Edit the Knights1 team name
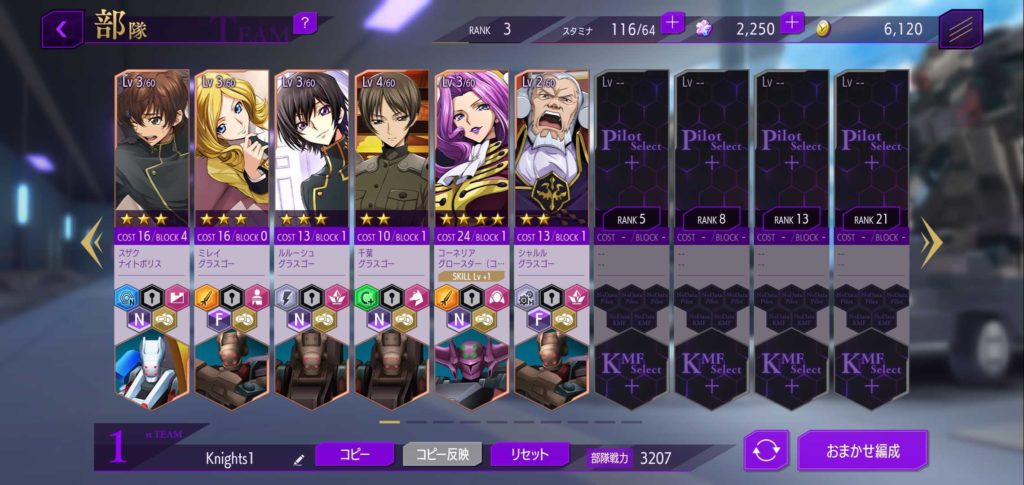The image size is (1024, 485). 298,459
